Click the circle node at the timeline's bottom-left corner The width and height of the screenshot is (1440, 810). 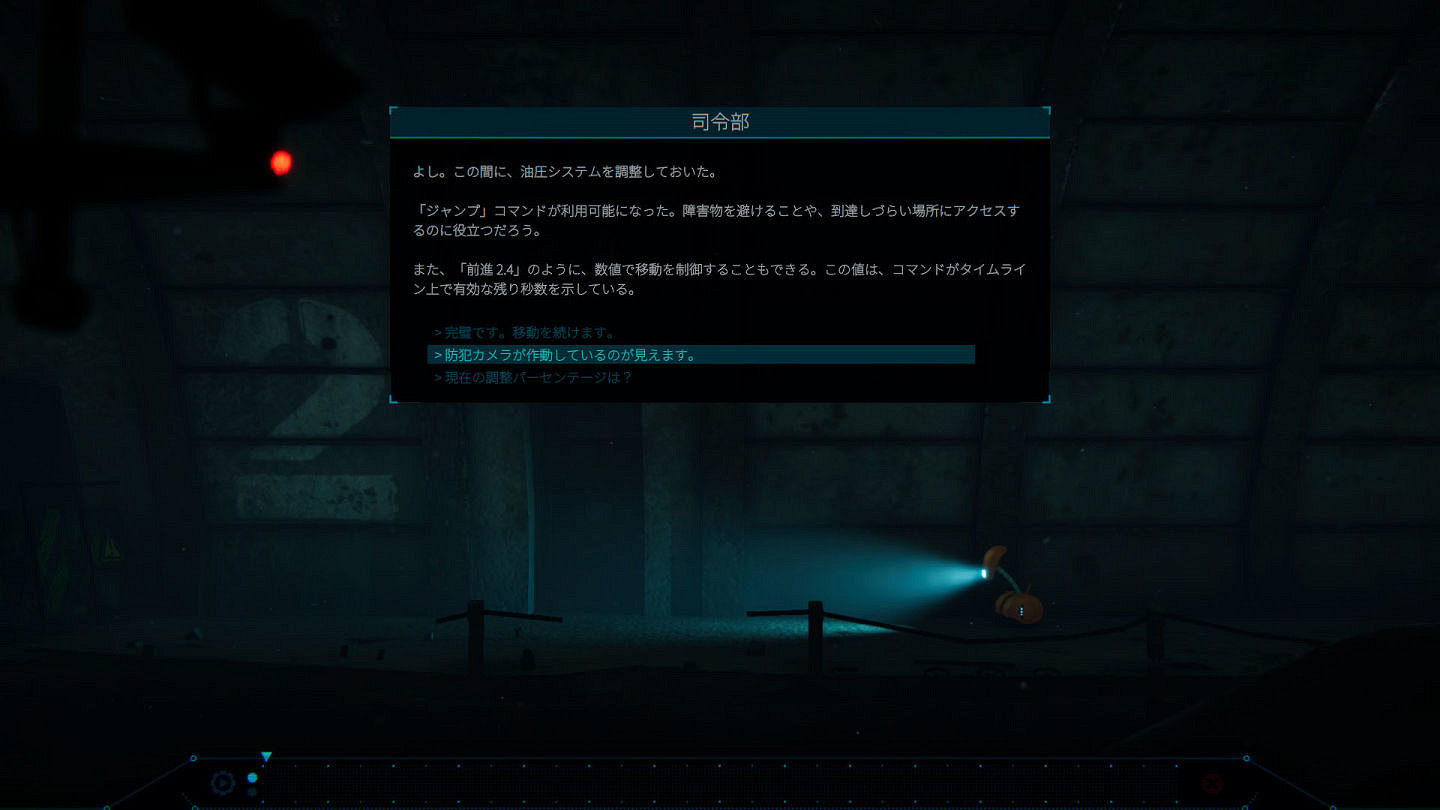click(x=196, y=806)
